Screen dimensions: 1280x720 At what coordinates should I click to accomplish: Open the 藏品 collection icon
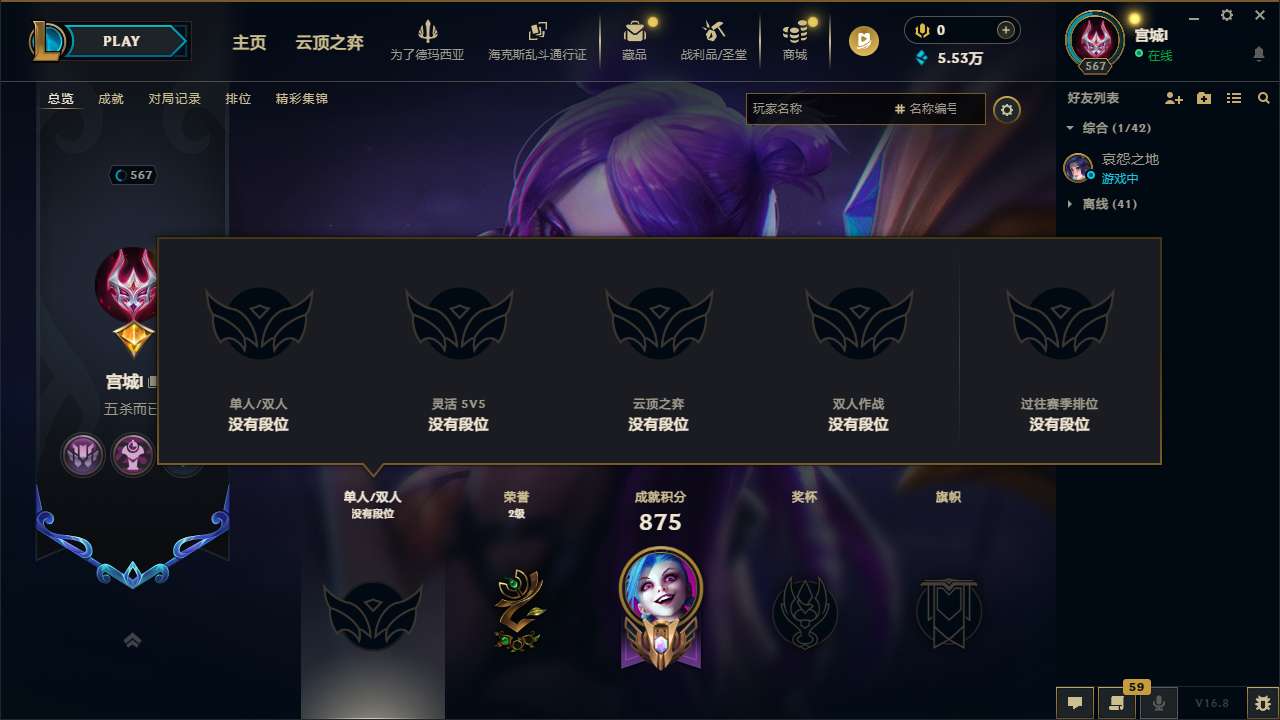635,37
